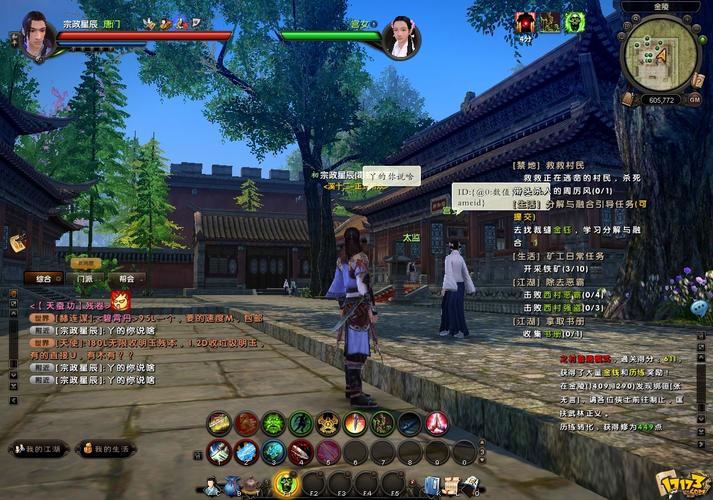The height and width of the screenshot is (500, 713).
Task: Select the player's own portrait
Action: coord(37,35)
